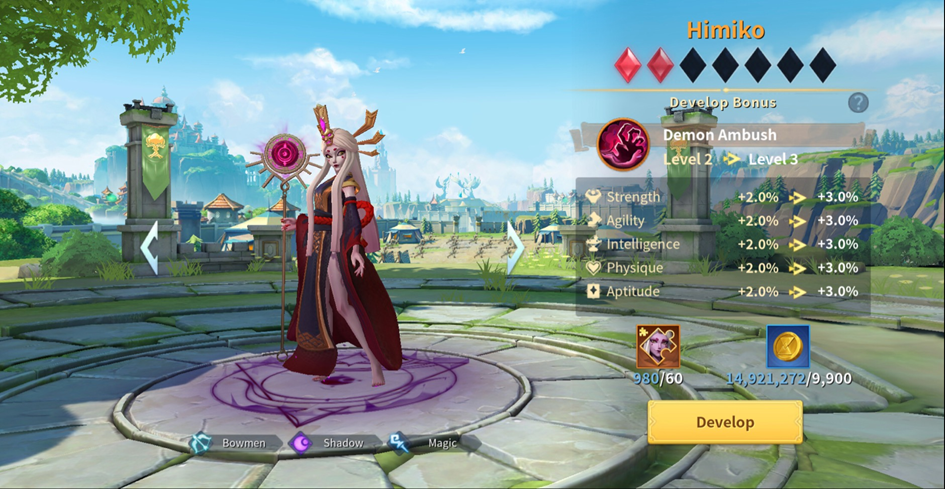Tap the gold coin cost icon
This screenshot has width=945, height=489.
tap(788, 347)
